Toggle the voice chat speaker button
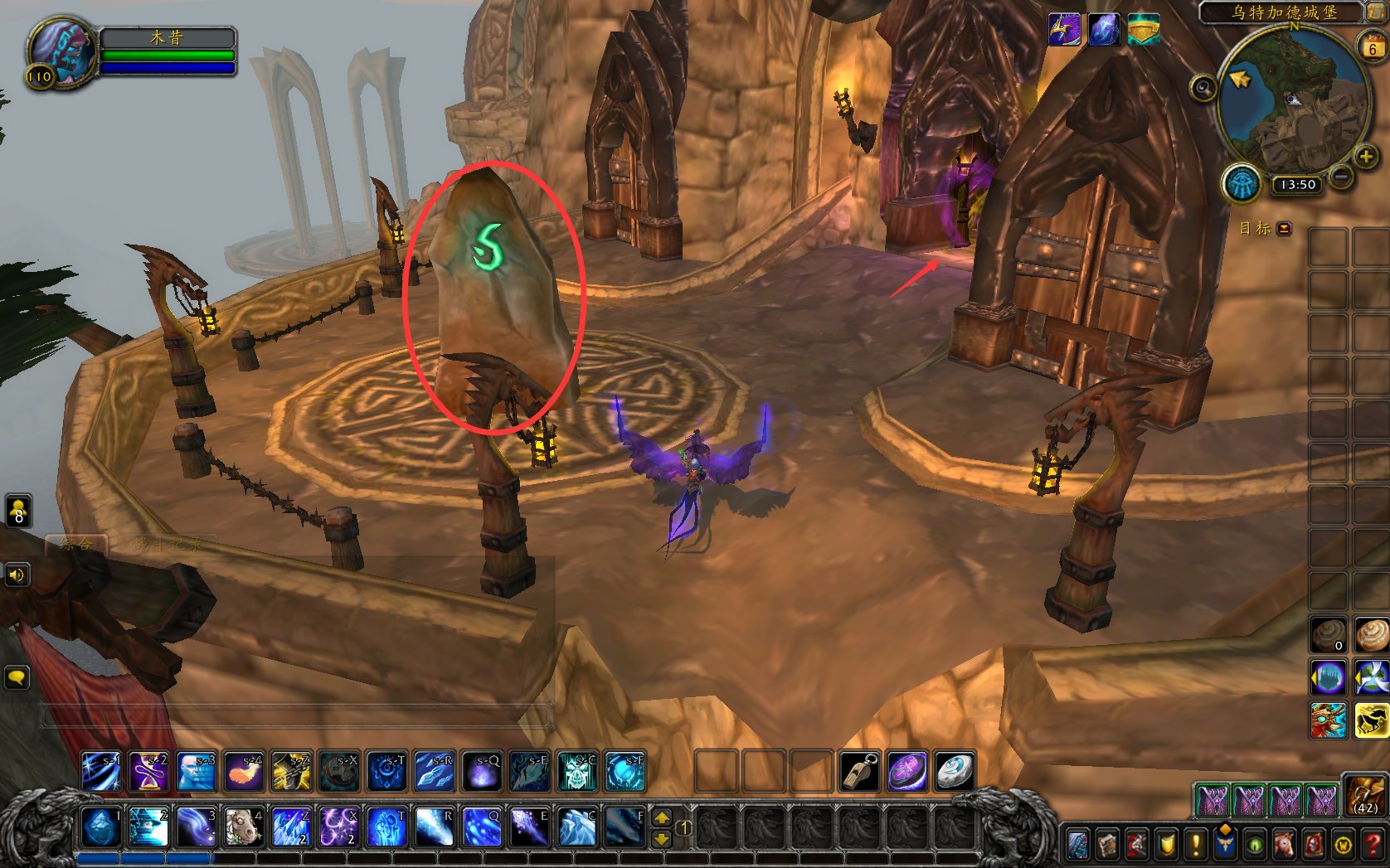Image resolution: width=1390 pixels, height=868 pixels. point(17,574)
